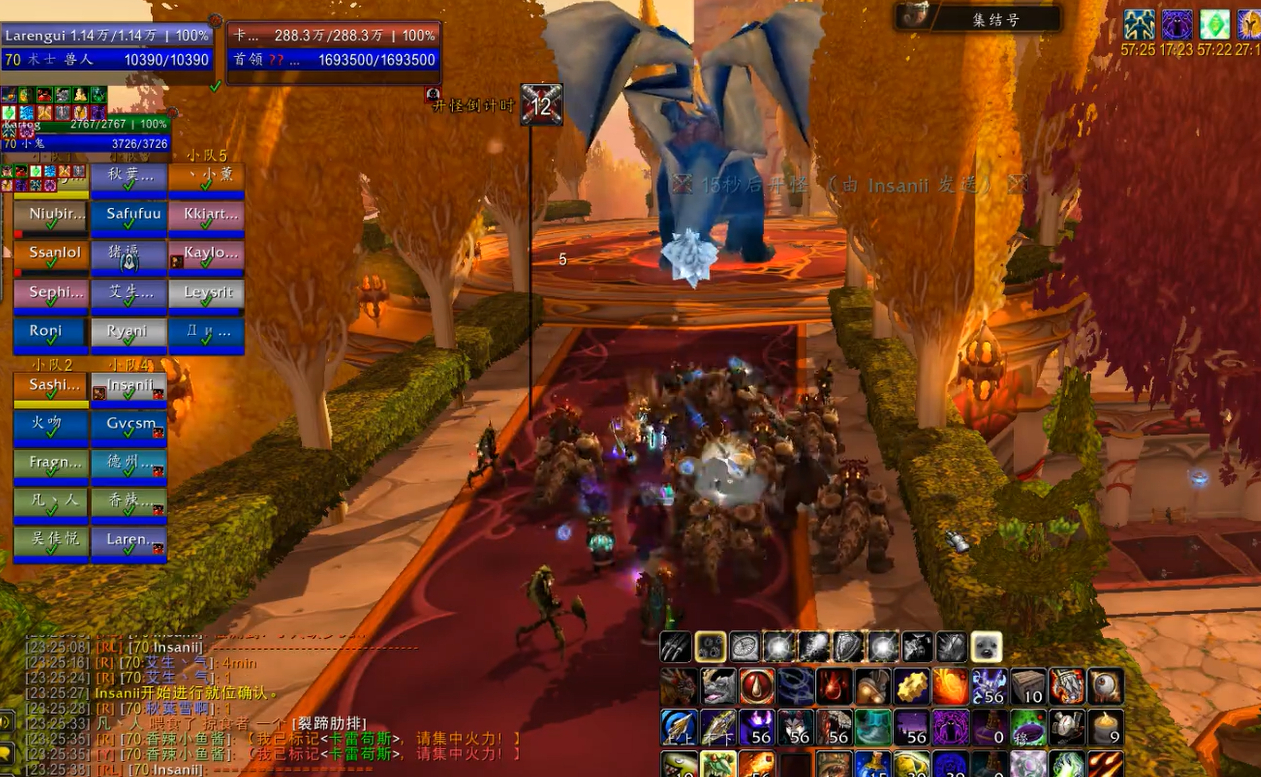Image resolution: width=1261 pixels, height=777 pixels.
Task: Click the boss target frame
Action: pyautogui.click(x=334, y=47)
